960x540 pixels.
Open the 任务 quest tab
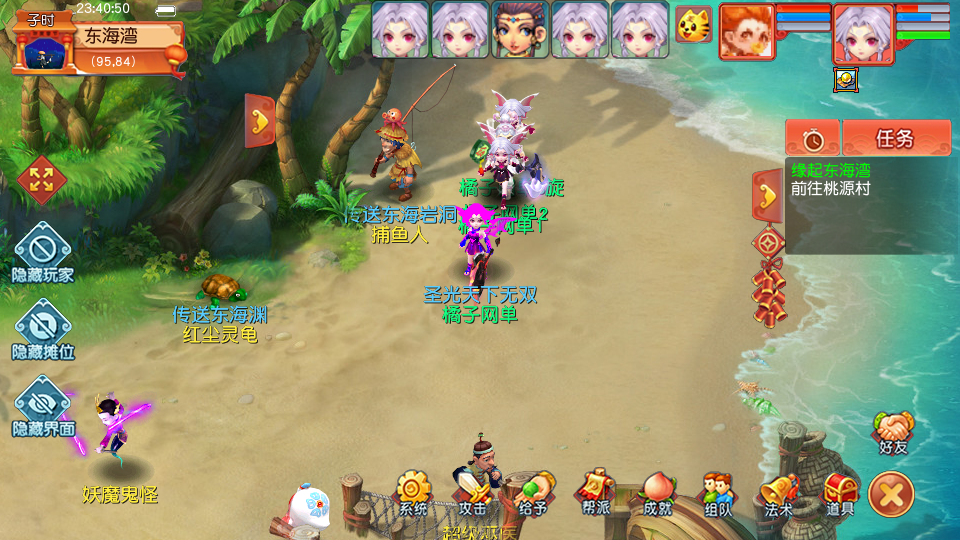coord(895,138)
